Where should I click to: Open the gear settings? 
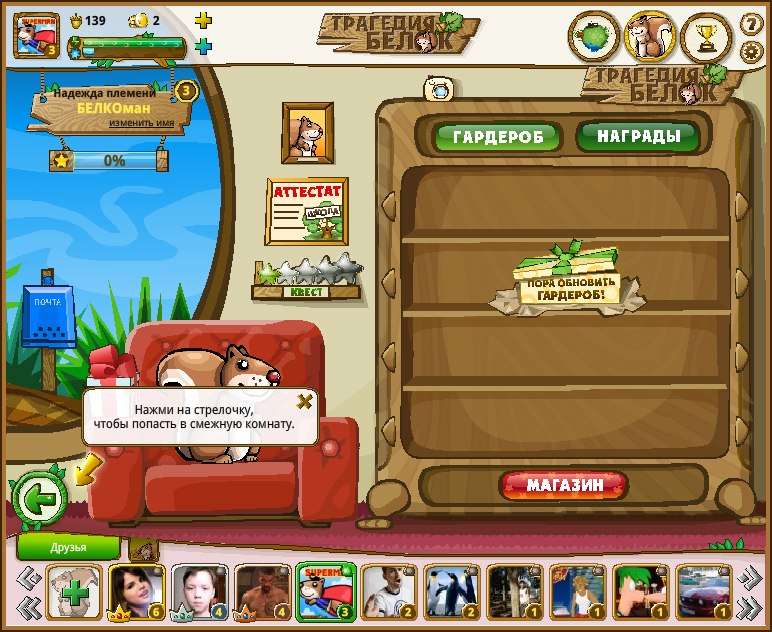coord(752,51)
